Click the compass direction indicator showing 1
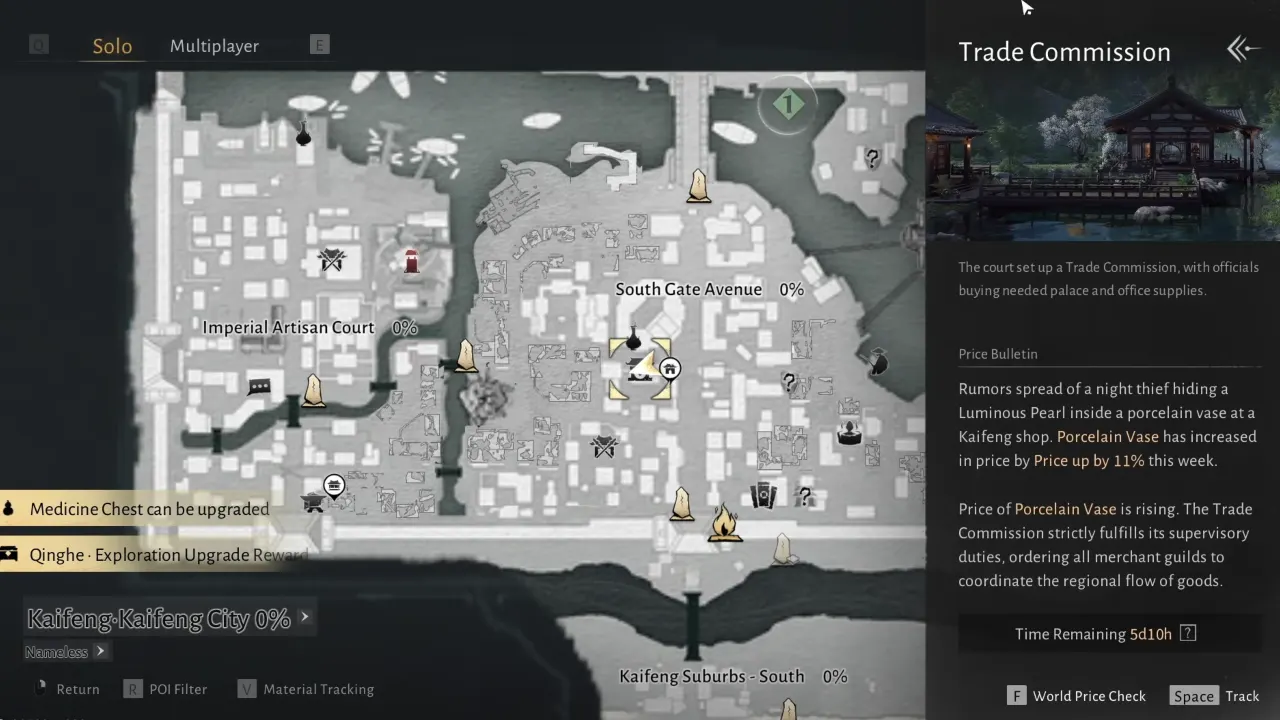The height and width of the screenshot is (720, 1280). click(x=787, y=104)
